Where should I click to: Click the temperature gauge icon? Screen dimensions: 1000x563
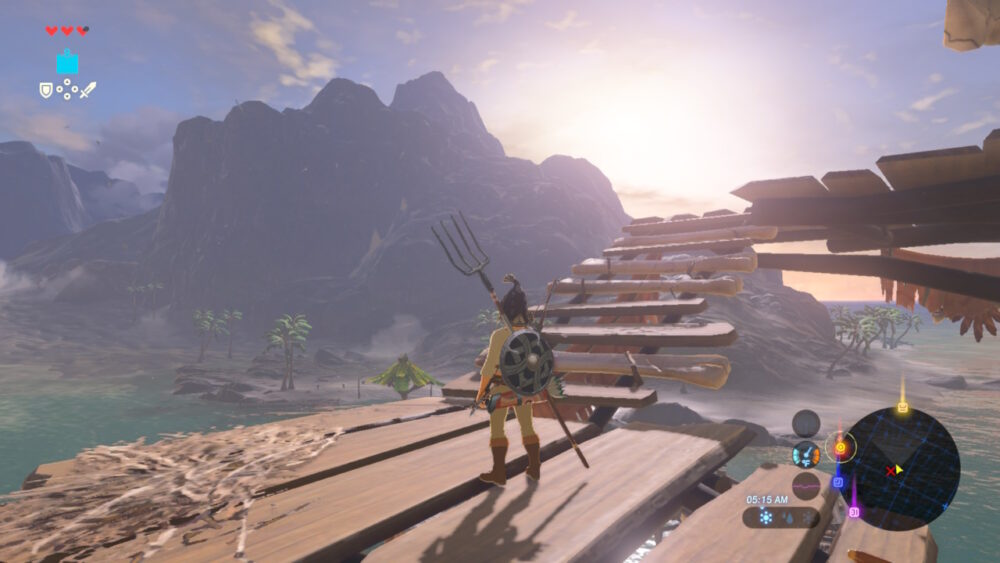[806, 454]
